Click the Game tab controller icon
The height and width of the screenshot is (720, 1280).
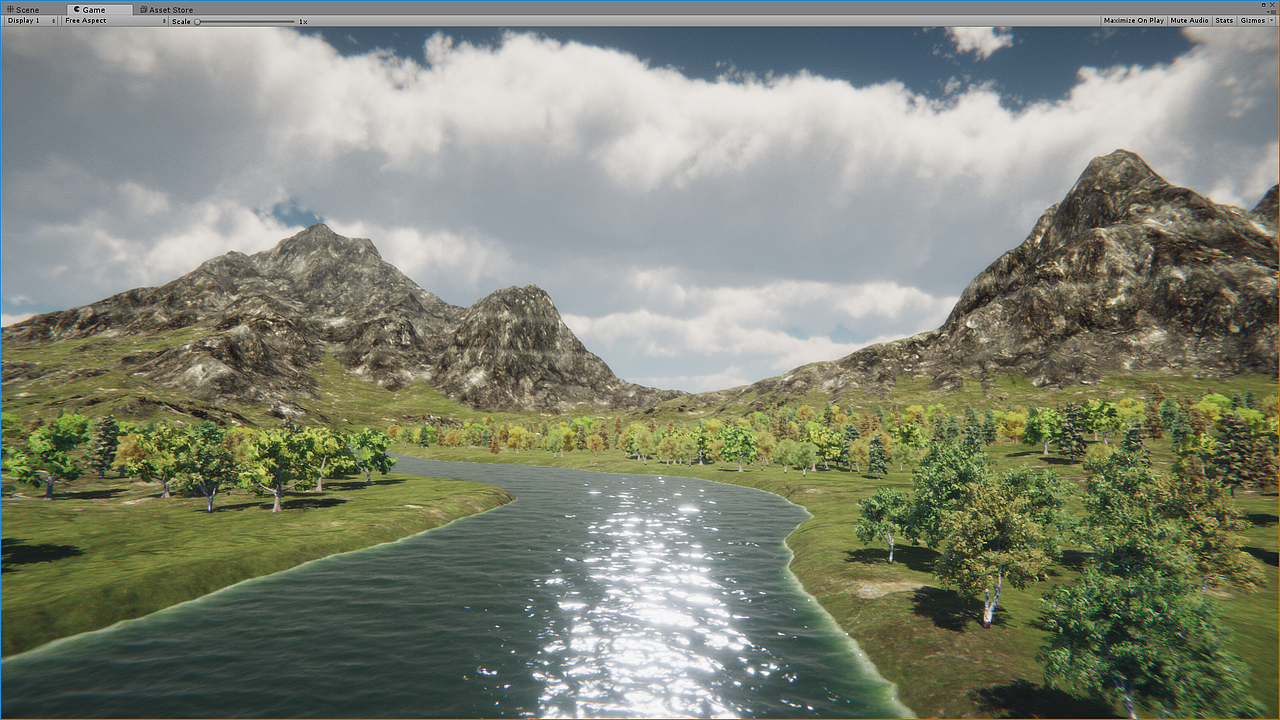pos(75,9)
